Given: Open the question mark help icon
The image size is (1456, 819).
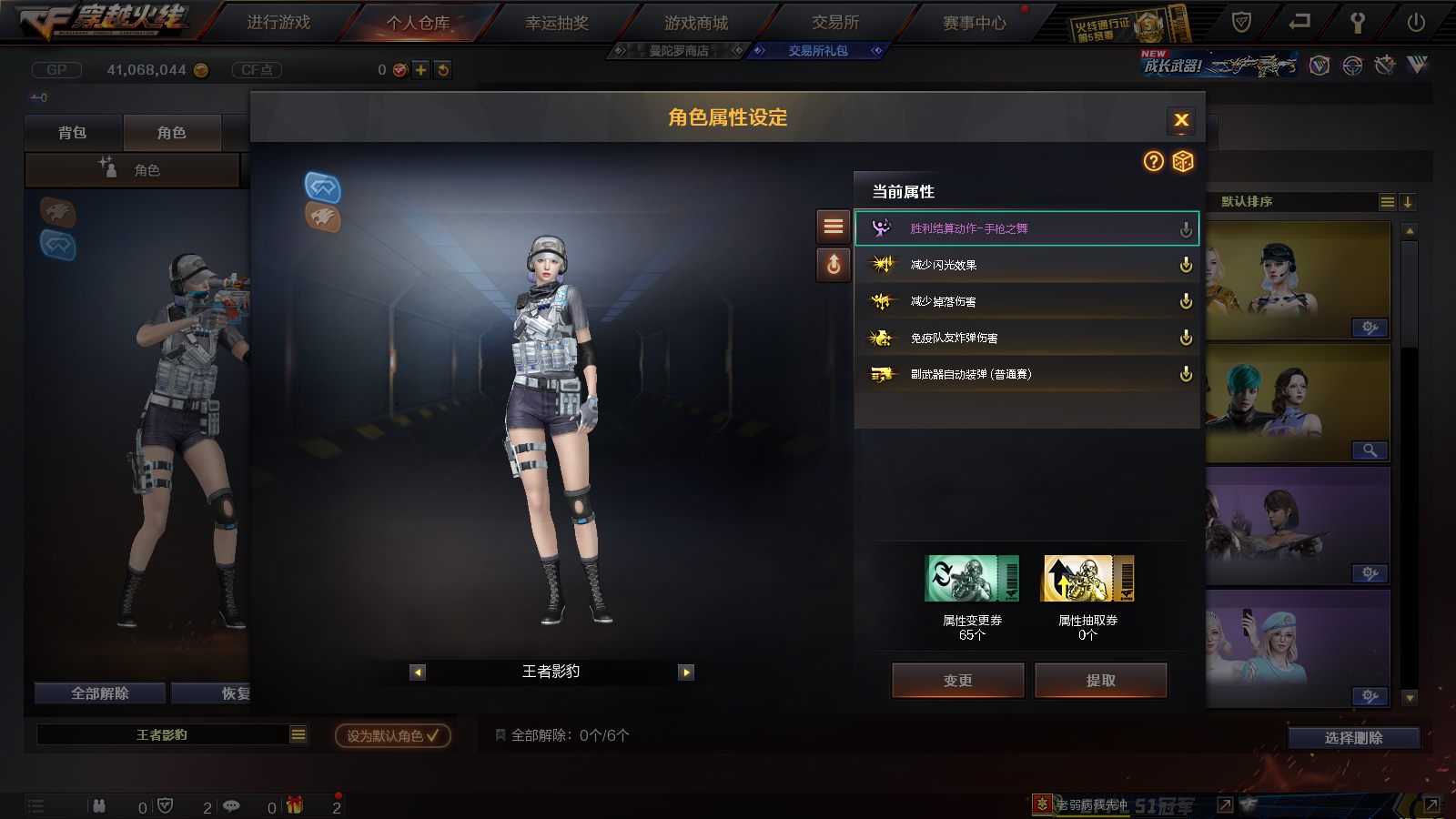Looking at the screenshot, I should coord(1154,161).
